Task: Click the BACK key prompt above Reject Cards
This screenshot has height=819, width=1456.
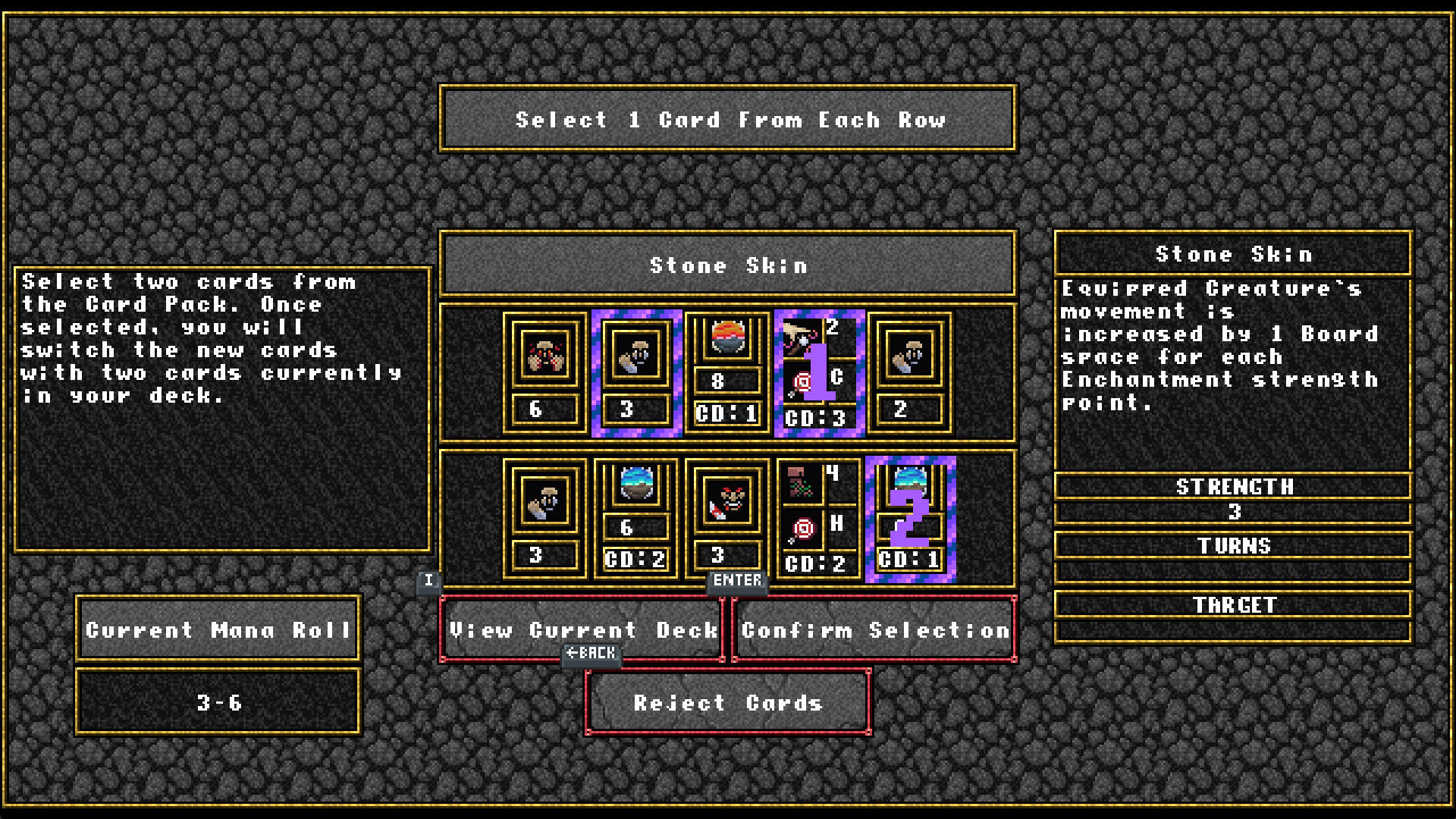Action: pyautogui.click(x=591, y=654)
